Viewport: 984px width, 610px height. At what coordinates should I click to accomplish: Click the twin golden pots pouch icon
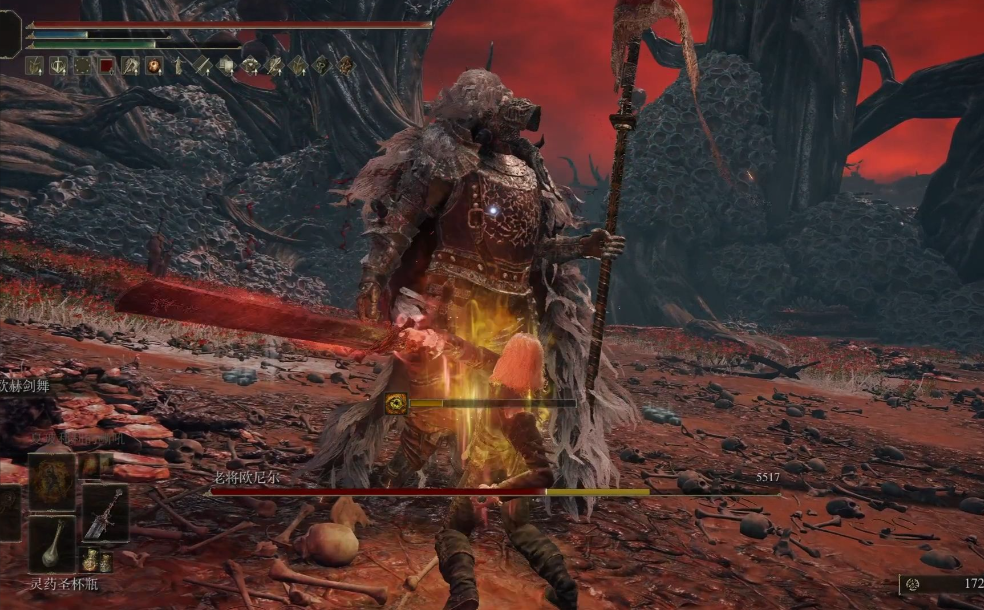click(x=96, y=560)
